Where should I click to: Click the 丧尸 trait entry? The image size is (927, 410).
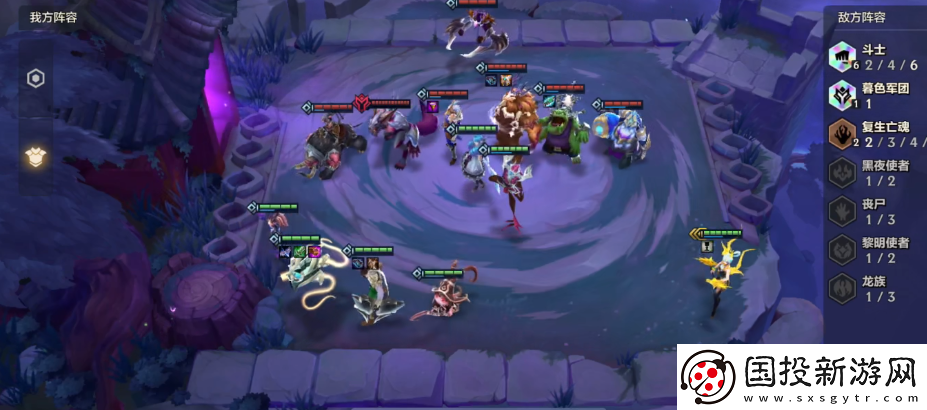(874, 211)
